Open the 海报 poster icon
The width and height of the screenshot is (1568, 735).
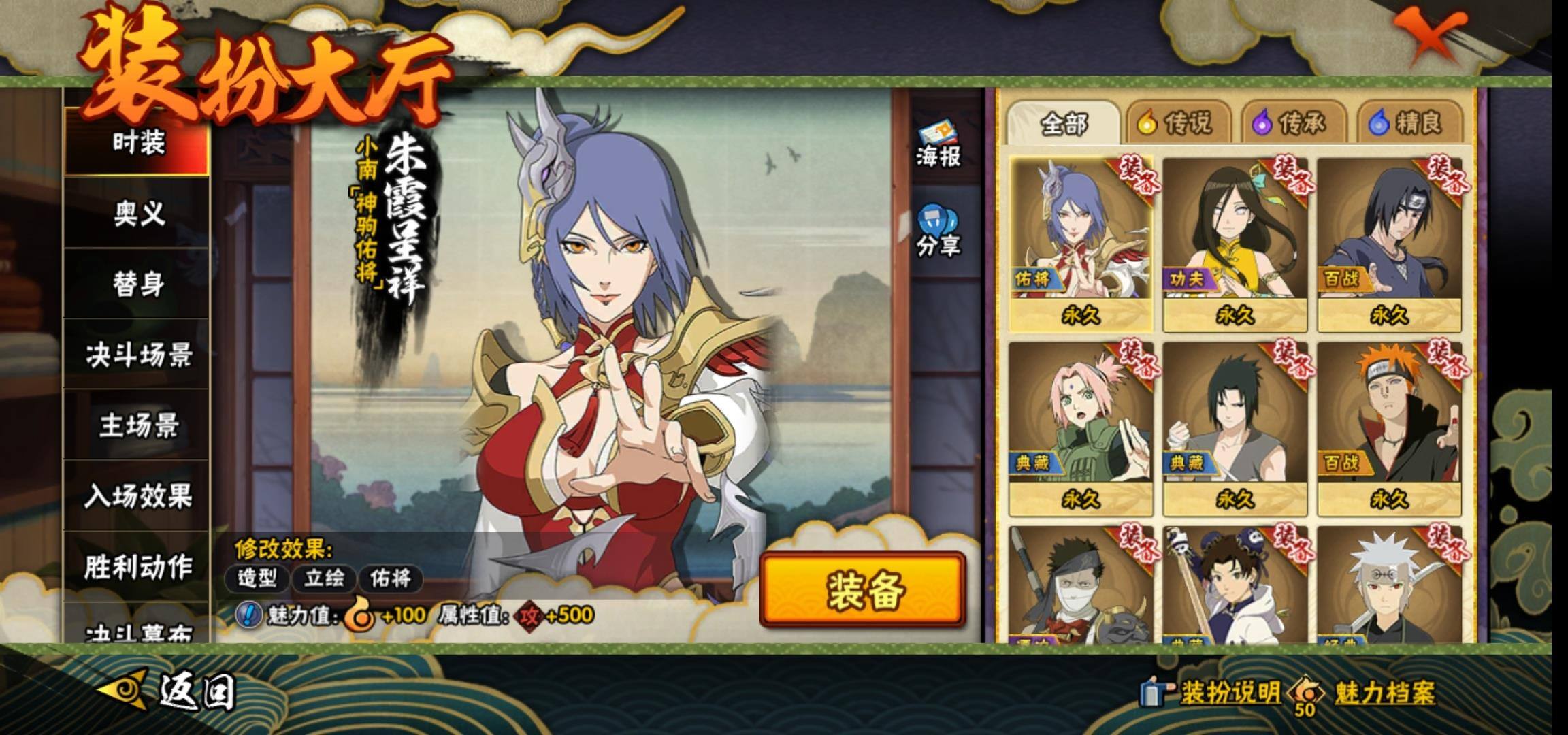point(937,146)
